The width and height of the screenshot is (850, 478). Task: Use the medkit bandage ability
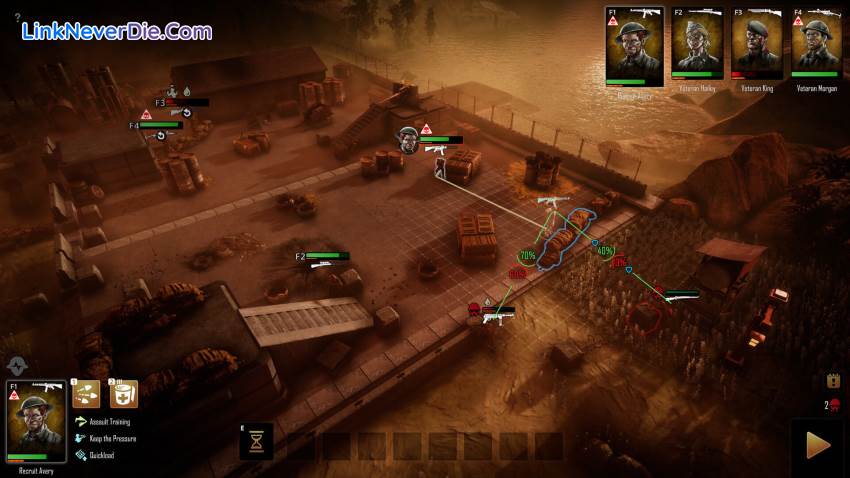(123, 393)
